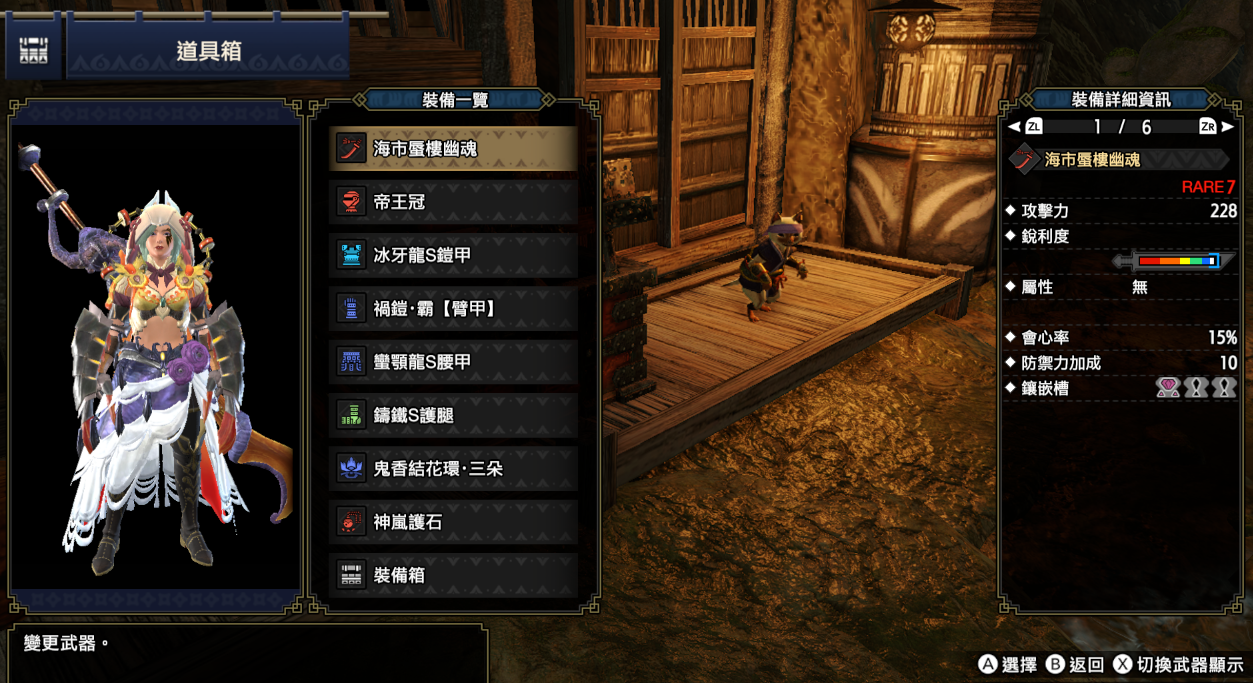Show the next equipment detail page arrow
Viewport: 1253px width, 683px height.
tap(1228, 127)
